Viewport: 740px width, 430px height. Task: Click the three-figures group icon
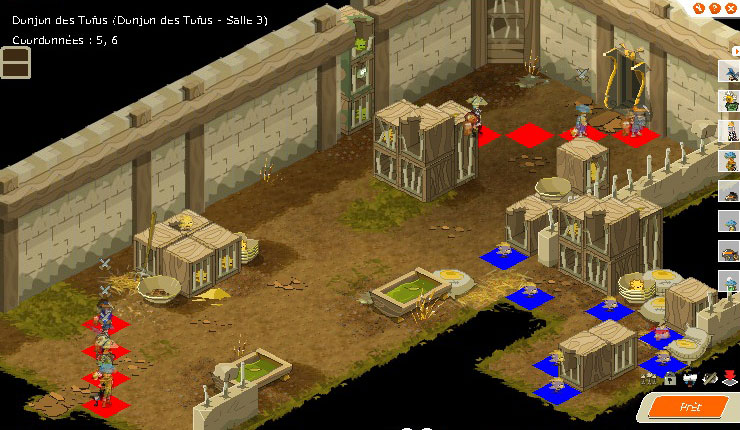[x=650, y=378]
